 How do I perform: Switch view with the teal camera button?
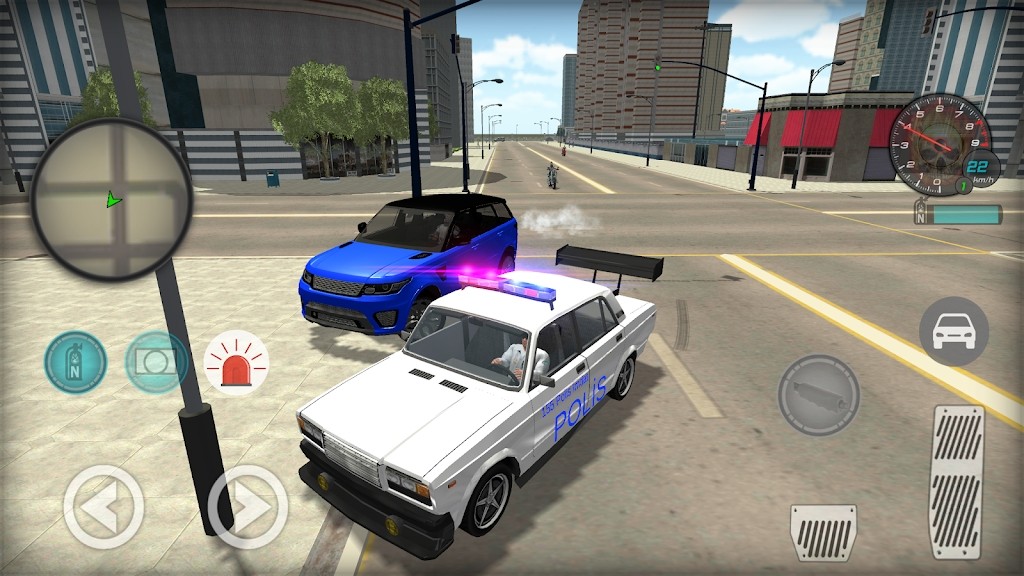pyautogui.click(x=157, y=362)
